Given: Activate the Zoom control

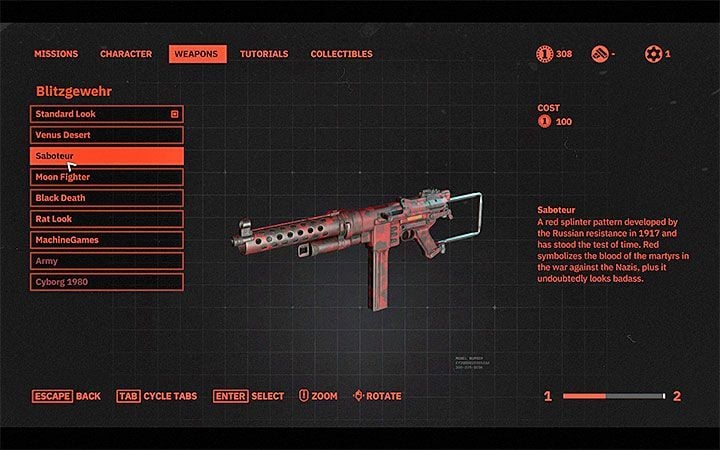Looking at the screenshot, I should (x=318, y=396).
